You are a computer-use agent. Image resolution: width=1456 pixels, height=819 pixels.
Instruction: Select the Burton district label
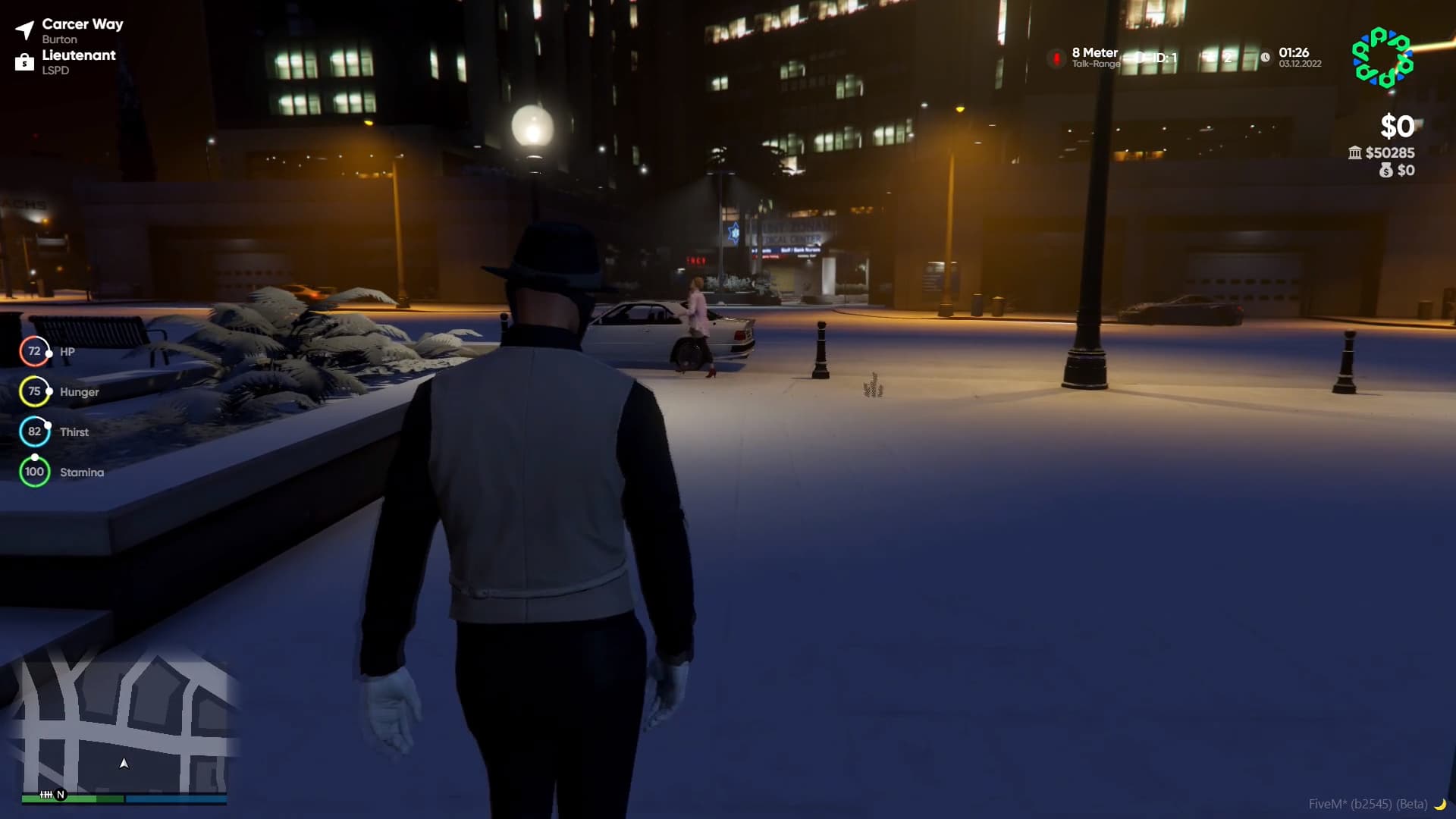[61, 39]
